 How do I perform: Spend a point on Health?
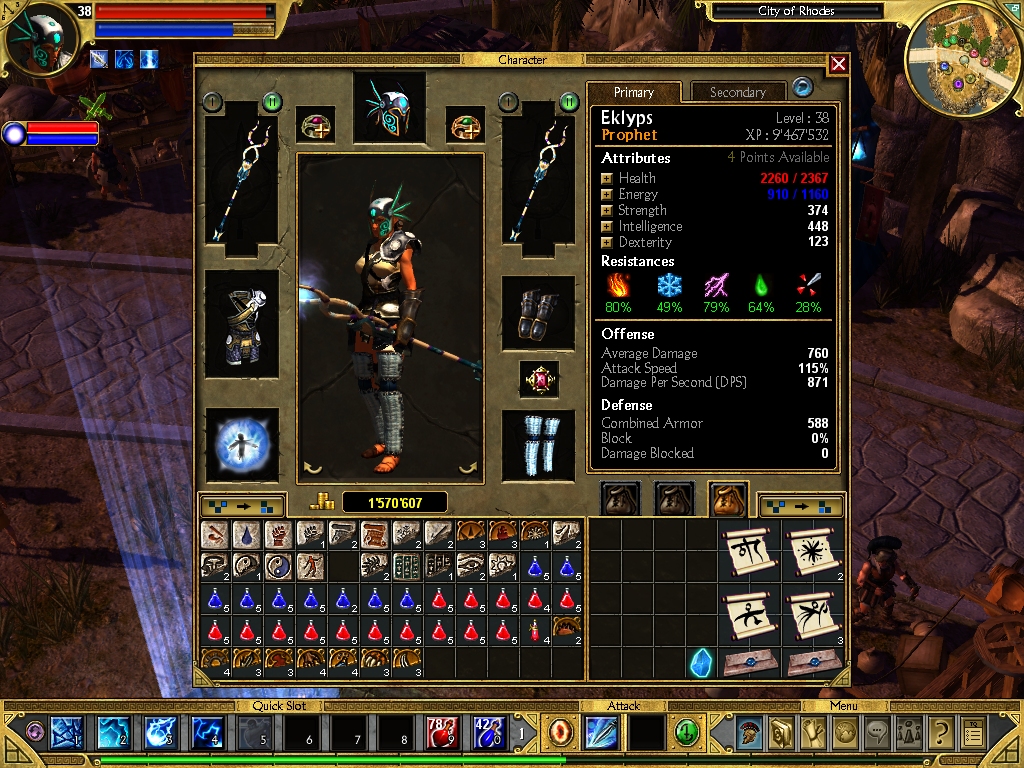click(x=606, y=179)
